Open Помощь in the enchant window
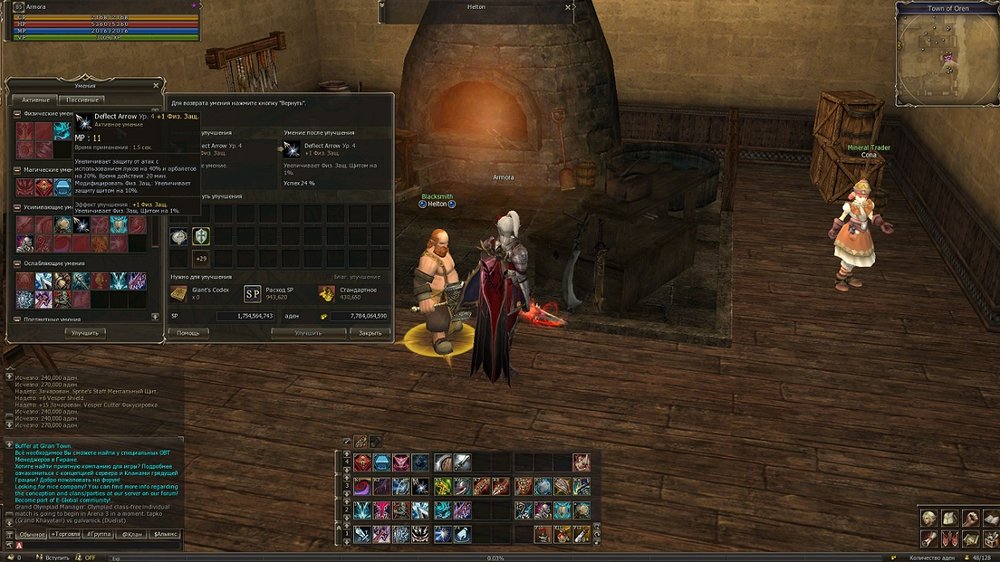Screen dimensions: 1000x562 [188, 332]
